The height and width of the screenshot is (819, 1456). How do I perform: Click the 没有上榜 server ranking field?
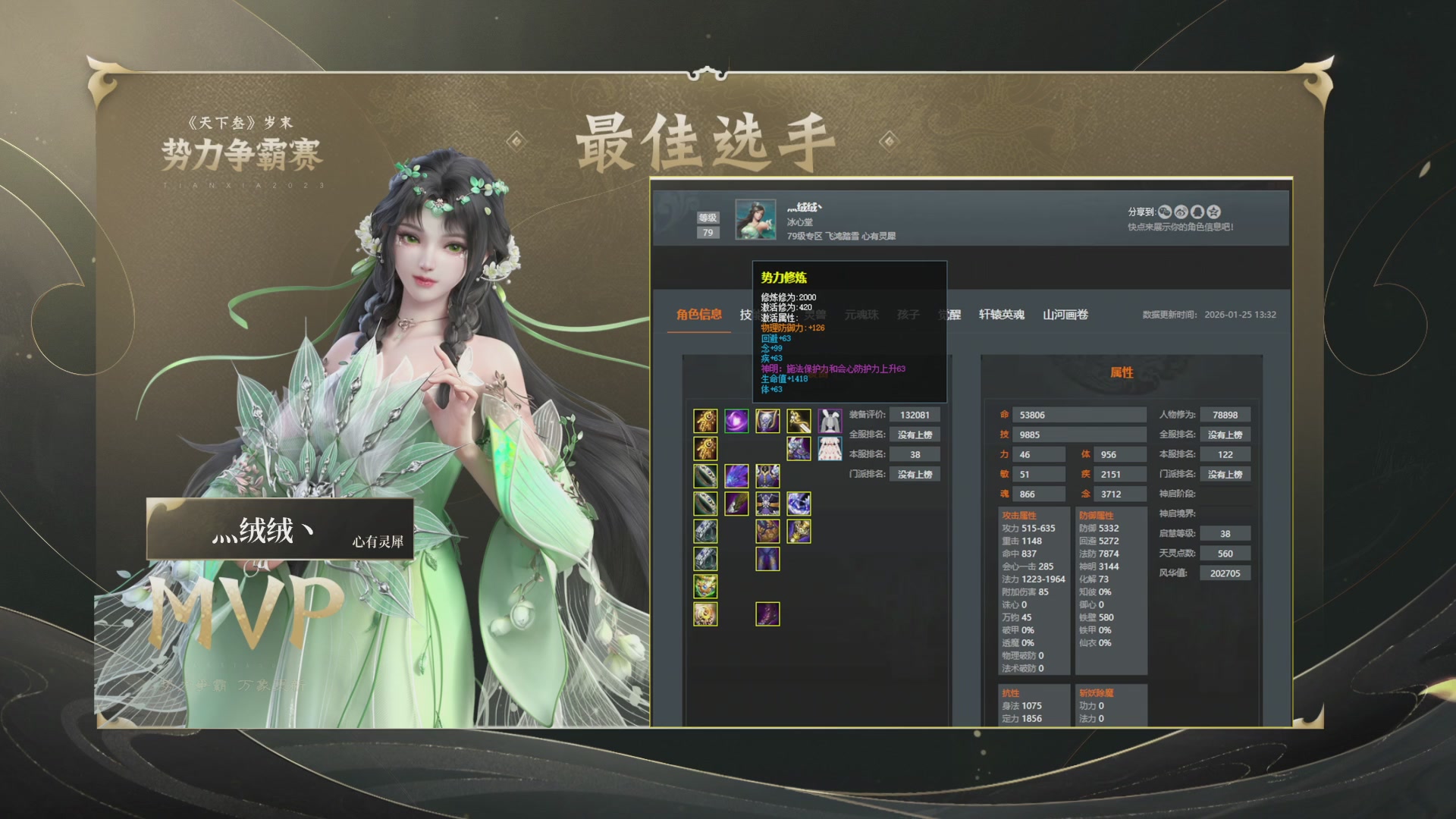(915, 434)
